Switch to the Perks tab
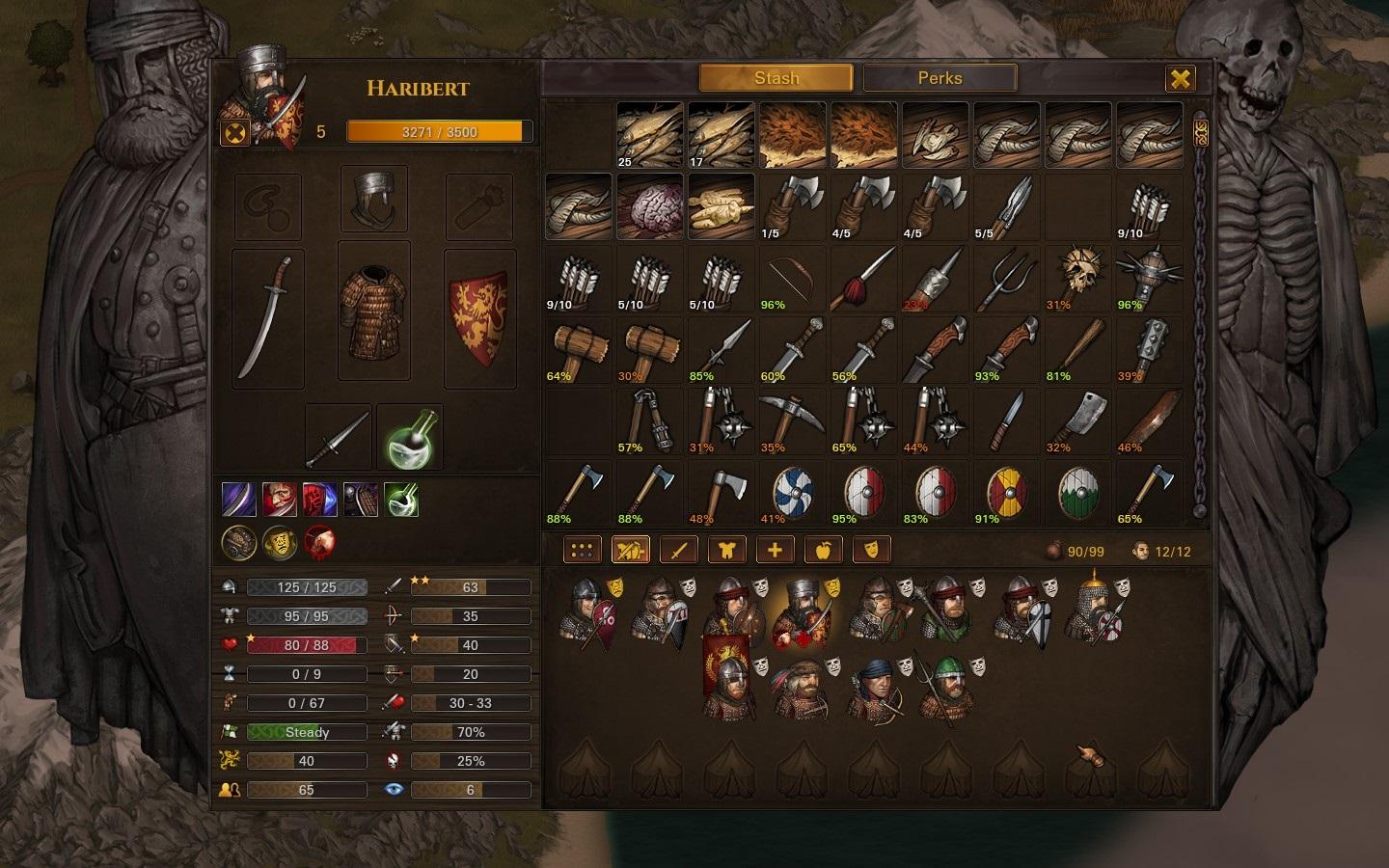Image resolution: width=1389 pixels, height=868 pixels. click(x=940, y=78)
